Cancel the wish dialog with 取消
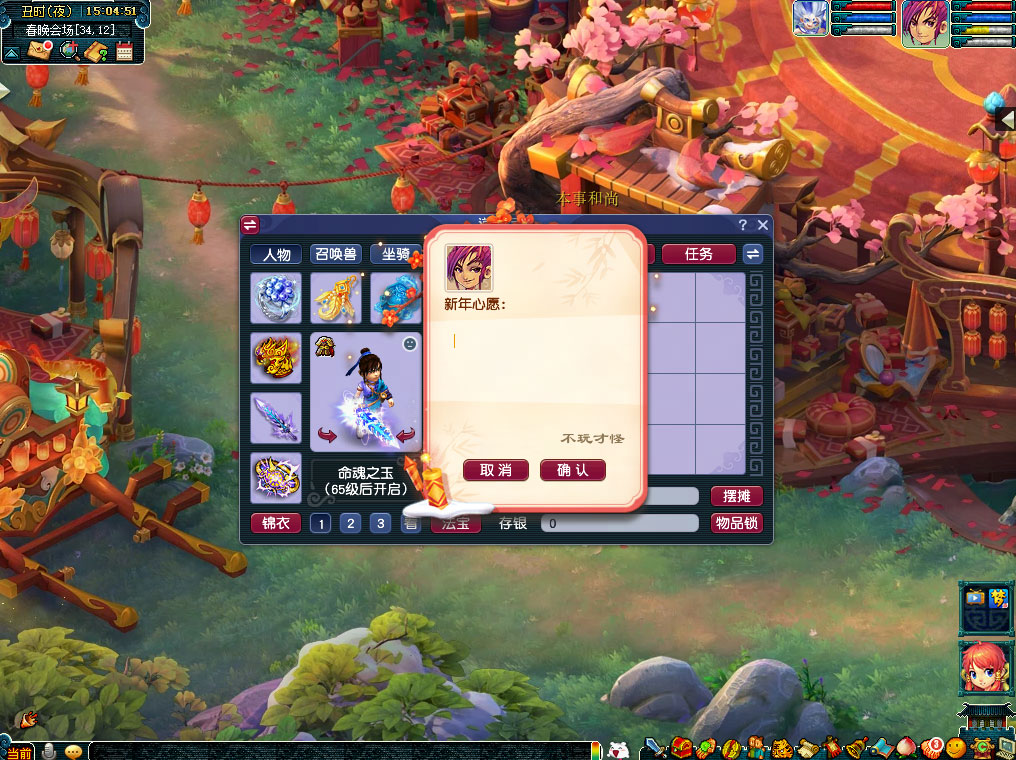This screenshot has width=1016, height=760. pyautogui.click(x=496, y=470)
